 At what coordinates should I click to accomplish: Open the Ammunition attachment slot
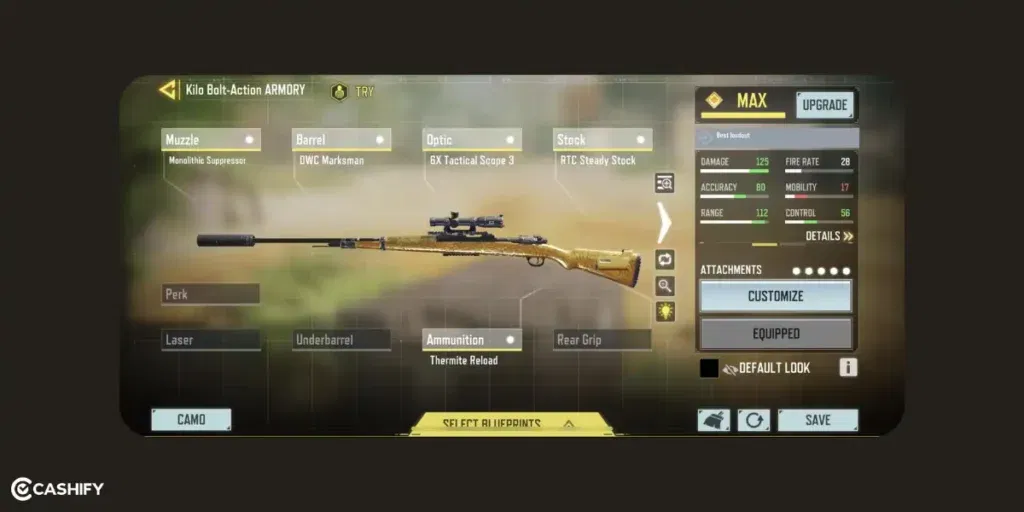[x=471, y=340]
